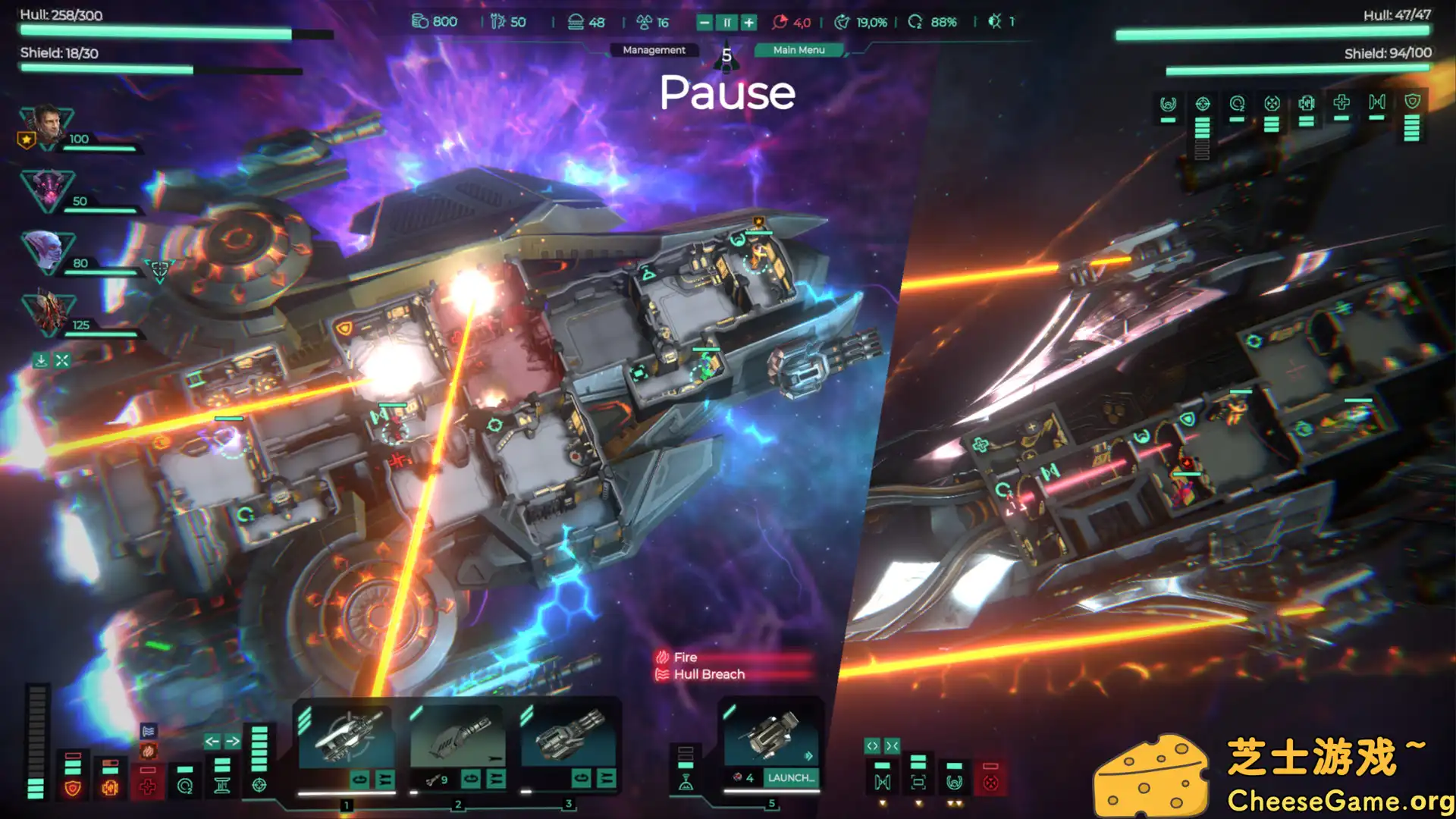Open the targeting reticle system icon

[259, 787]
